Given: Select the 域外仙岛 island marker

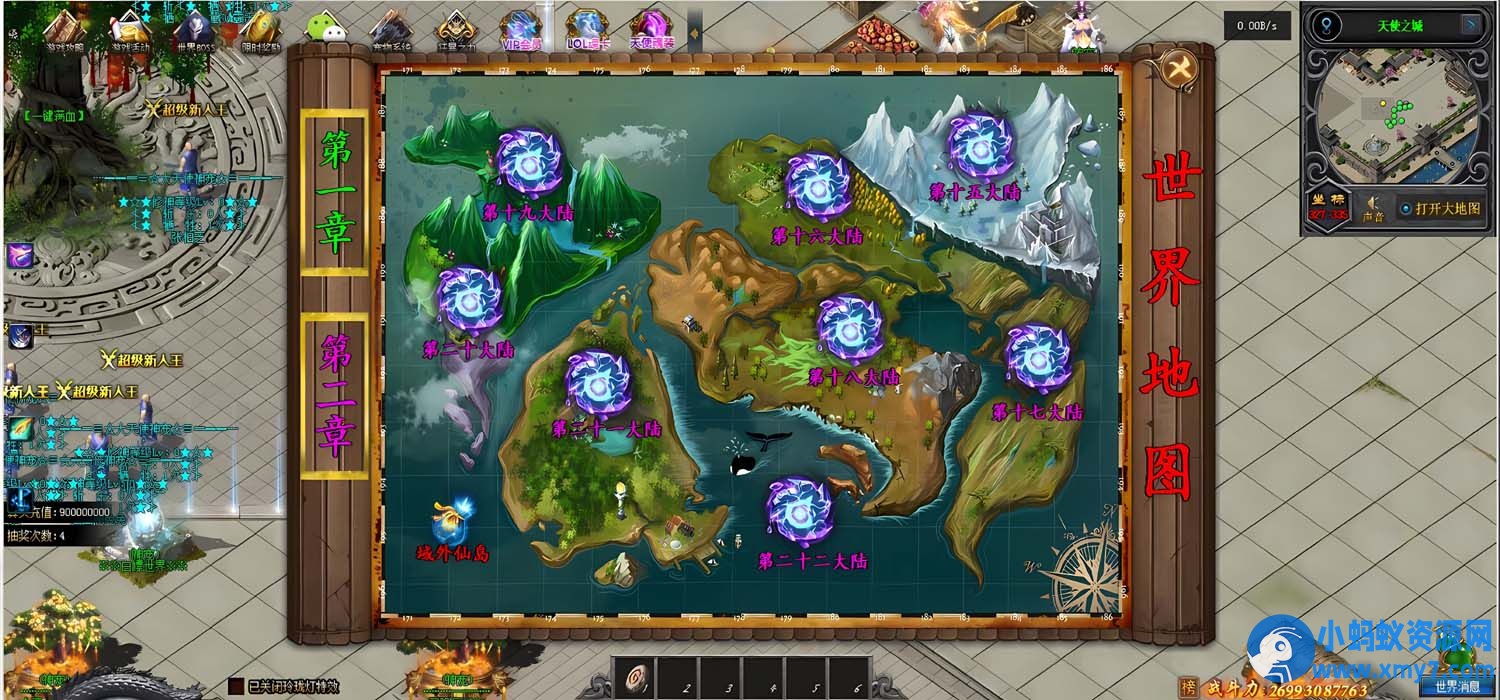Looking at the screenshot, I should coord(452,521).
